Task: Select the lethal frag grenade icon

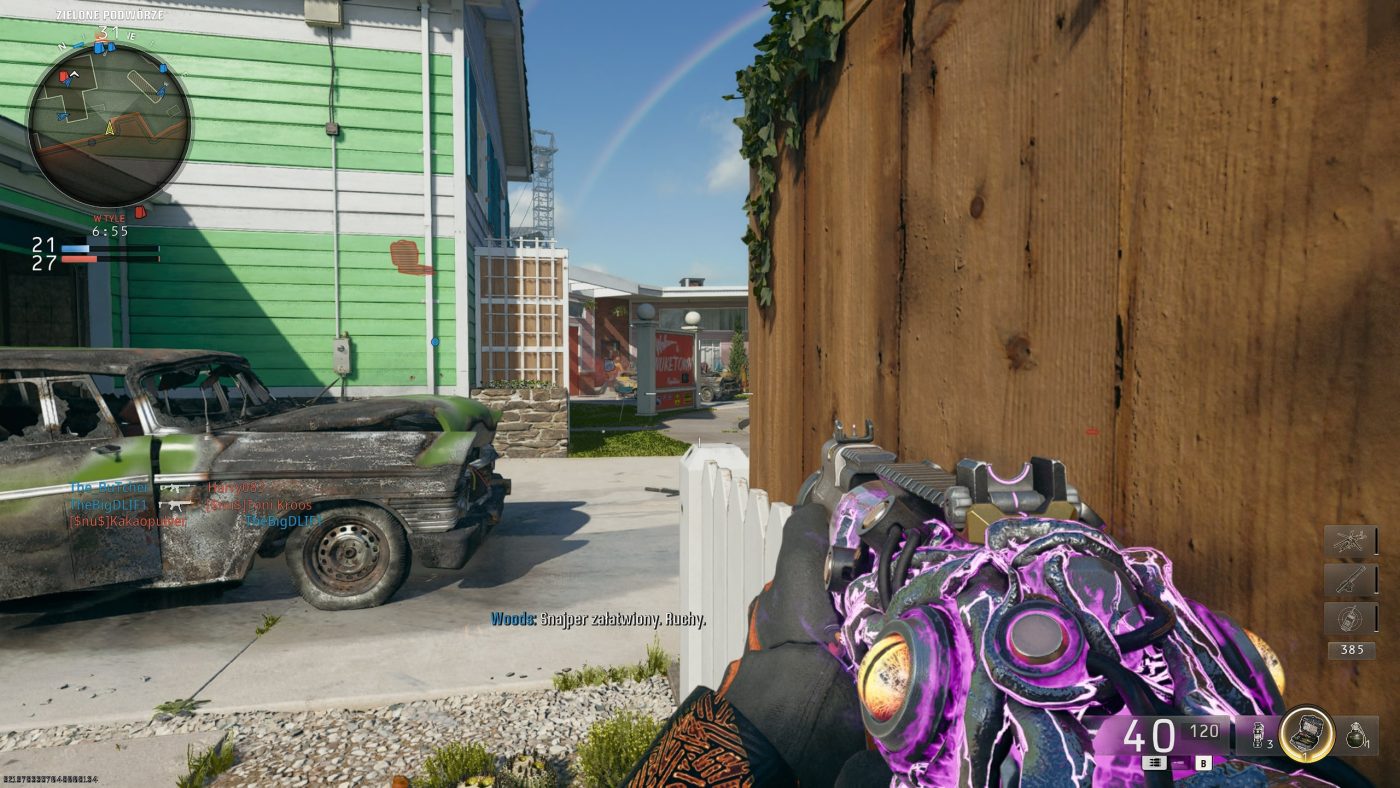Action: (x=1357, y=735)
